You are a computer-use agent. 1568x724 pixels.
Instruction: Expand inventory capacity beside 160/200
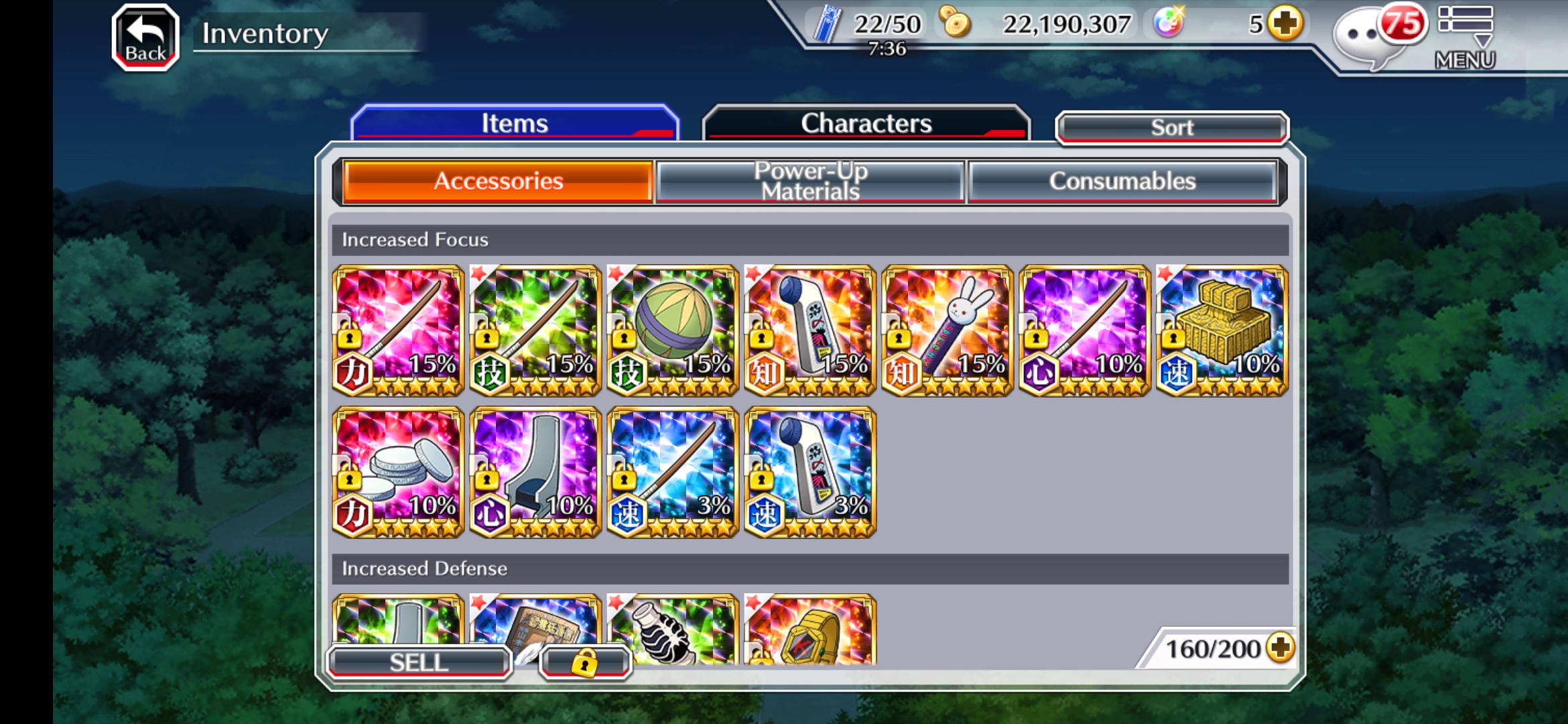(x=1281, y=648)
